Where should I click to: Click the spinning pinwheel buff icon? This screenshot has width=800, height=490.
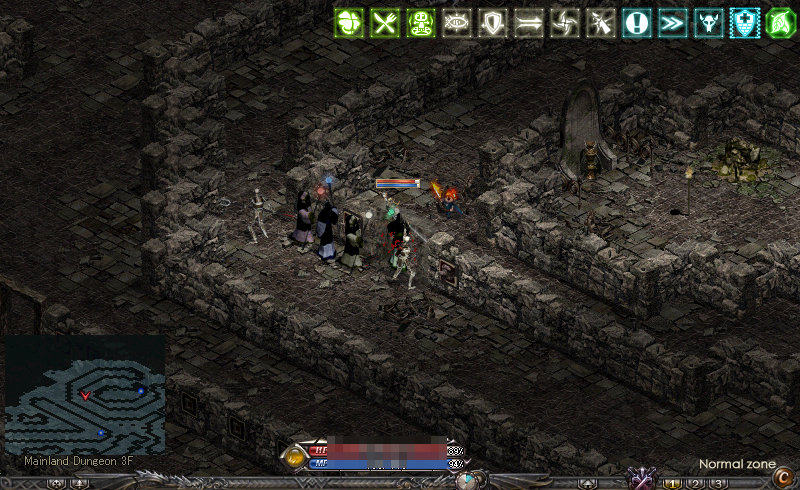(x=565, y=23)
